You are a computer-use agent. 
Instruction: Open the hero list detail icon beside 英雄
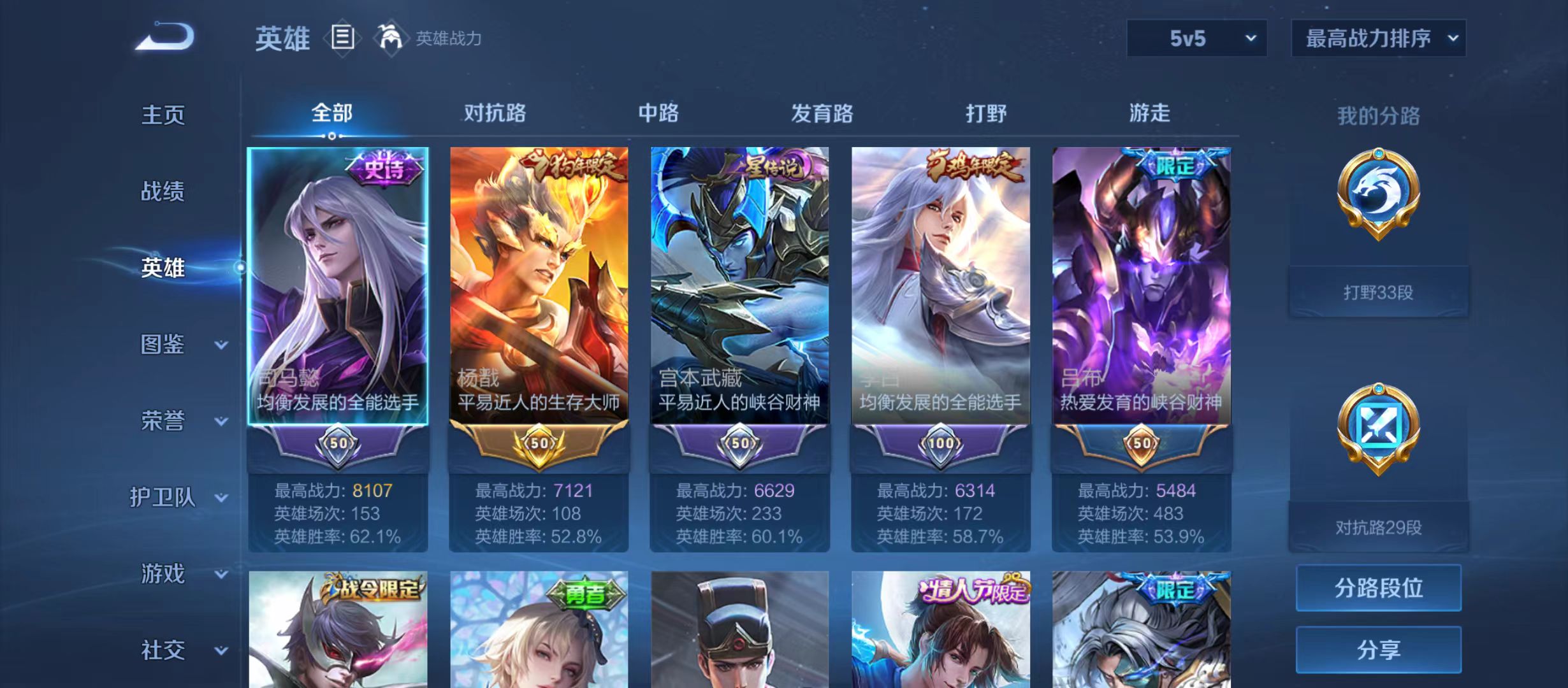[342, 38]
